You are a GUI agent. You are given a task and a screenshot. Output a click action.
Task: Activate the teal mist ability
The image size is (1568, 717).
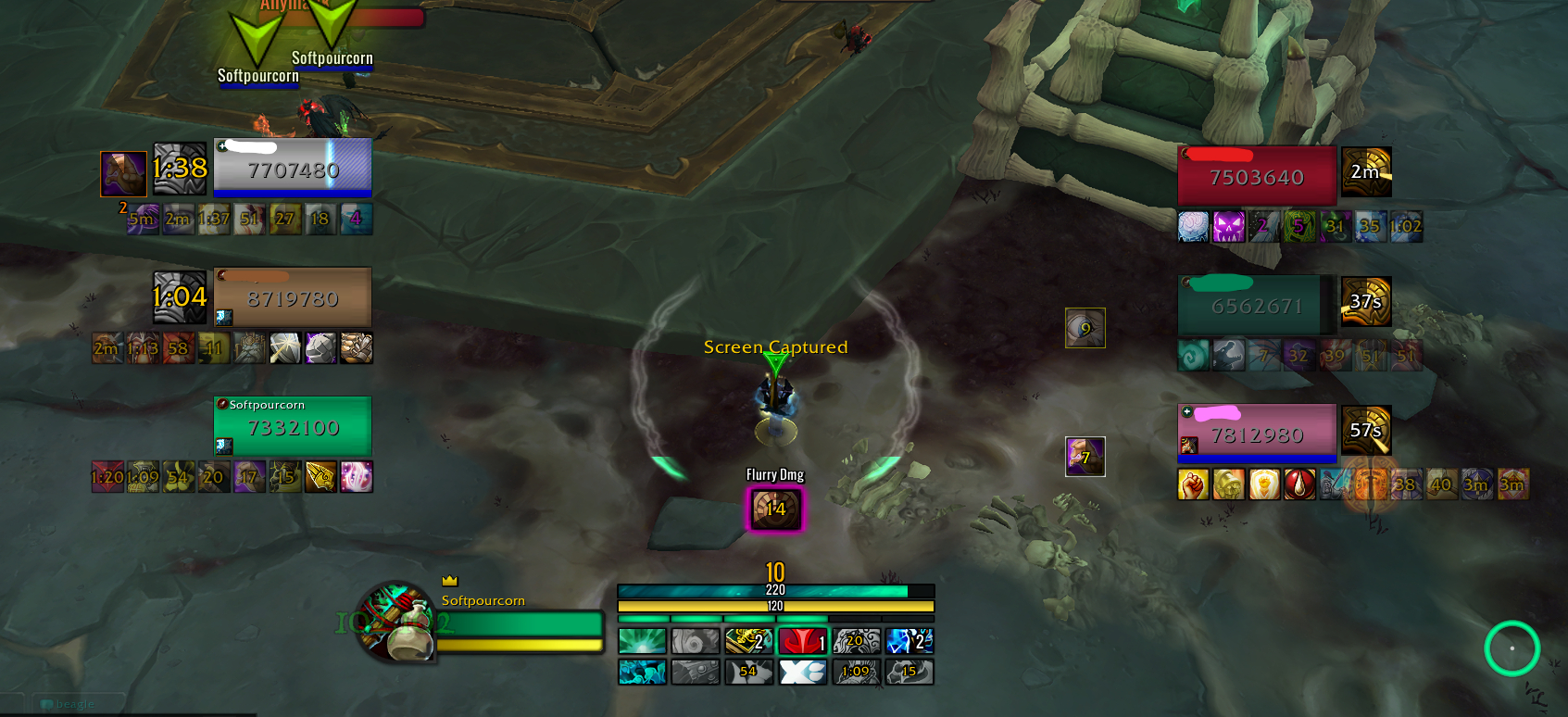642,672
